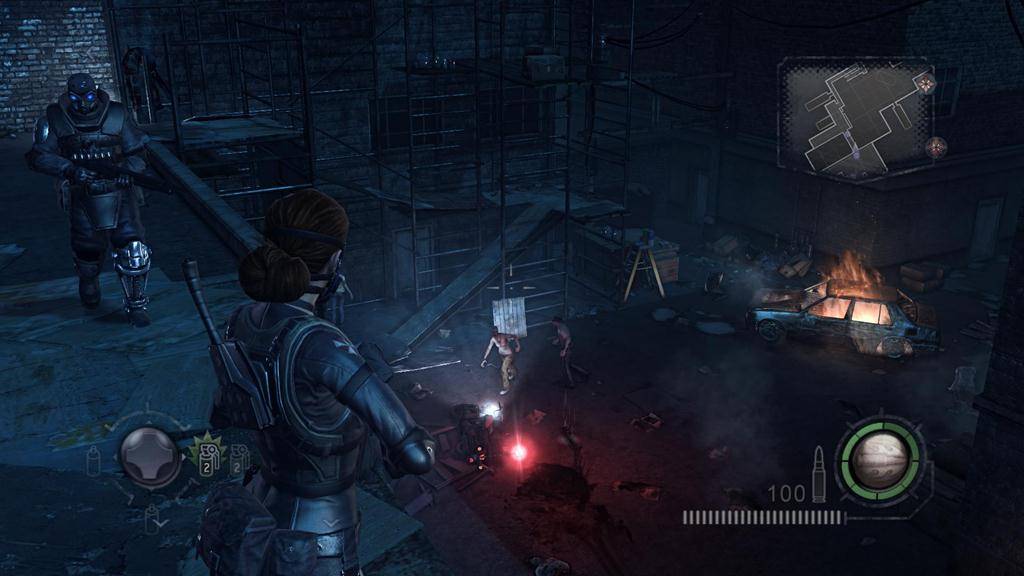Select the lower Umbrella marker beside the minimap
The width and height of the screenshot is (1024, 576).
point(936,147)
